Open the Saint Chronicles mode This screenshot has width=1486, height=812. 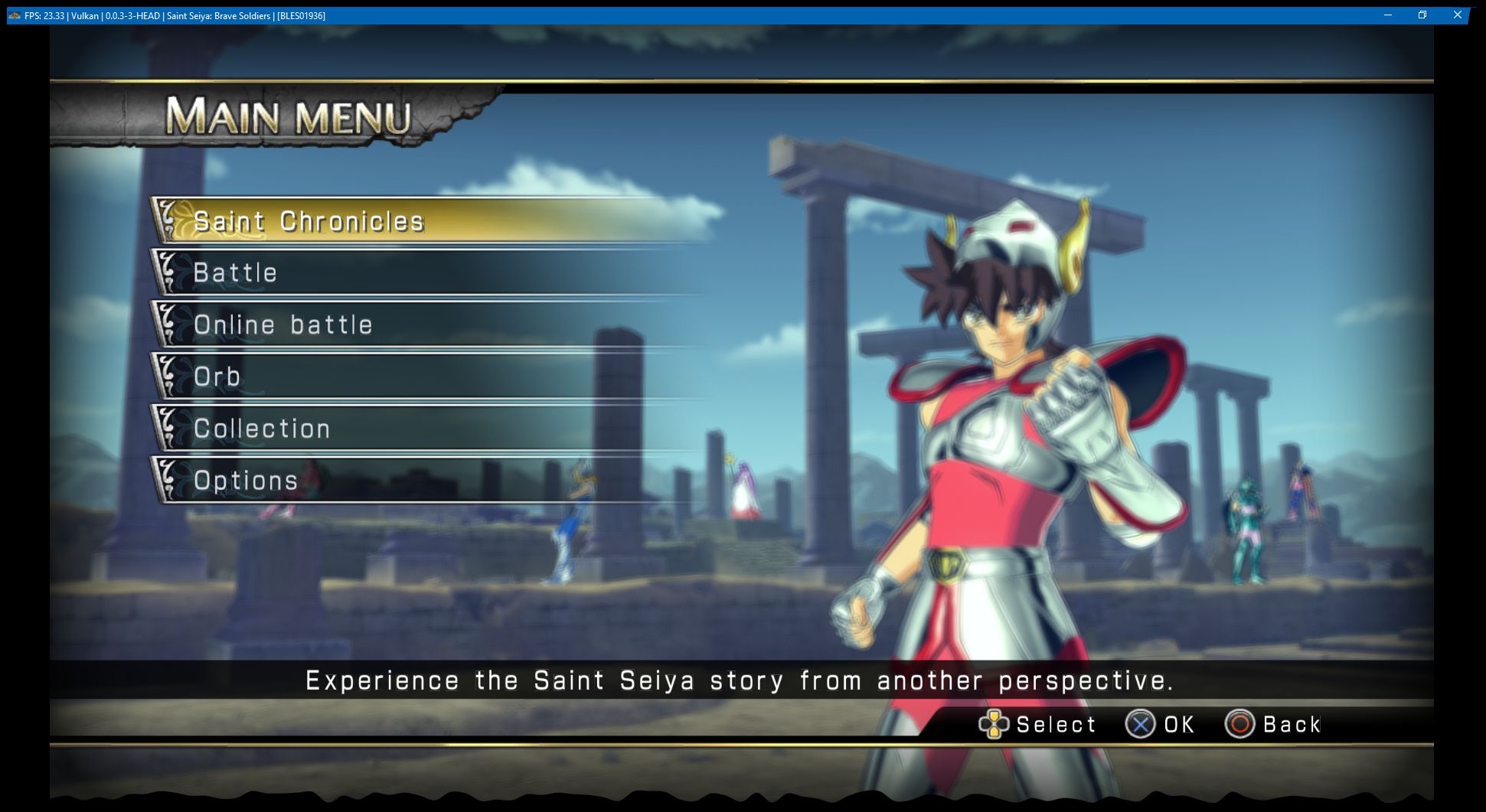[x=309, y=221]
